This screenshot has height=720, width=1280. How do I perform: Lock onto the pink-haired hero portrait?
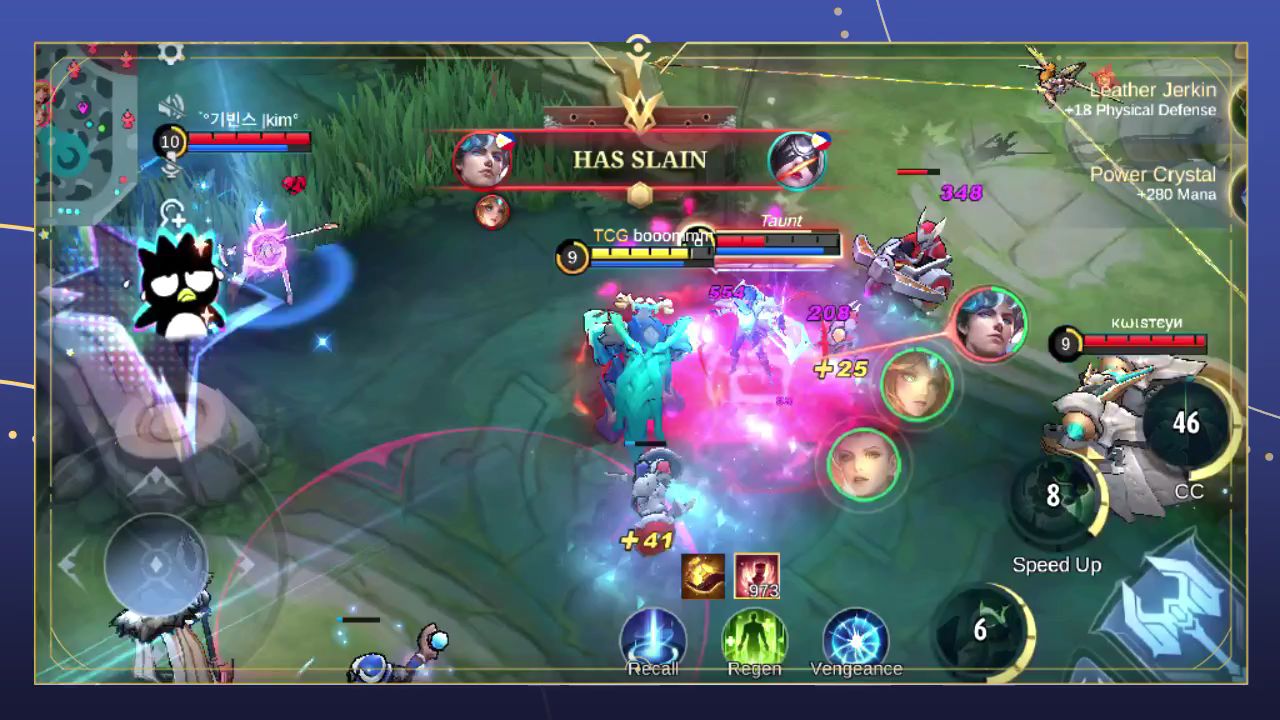pyautogui.click(x=863, y=464)
